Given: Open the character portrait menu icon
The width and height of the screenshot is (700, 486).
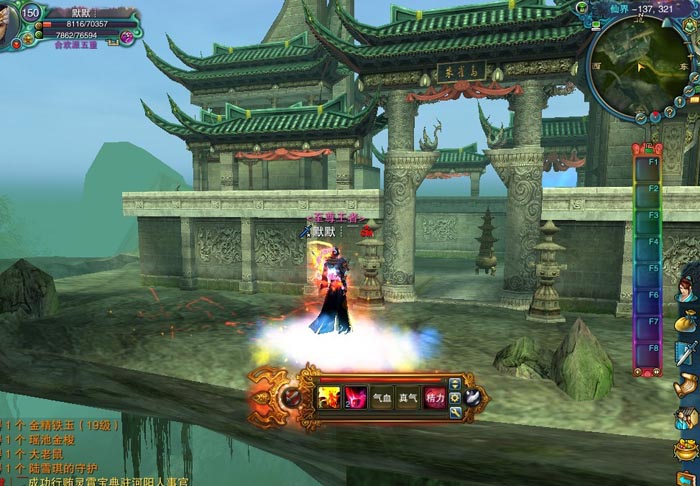Looking at the screenshot, I should [x=686, y=290].
